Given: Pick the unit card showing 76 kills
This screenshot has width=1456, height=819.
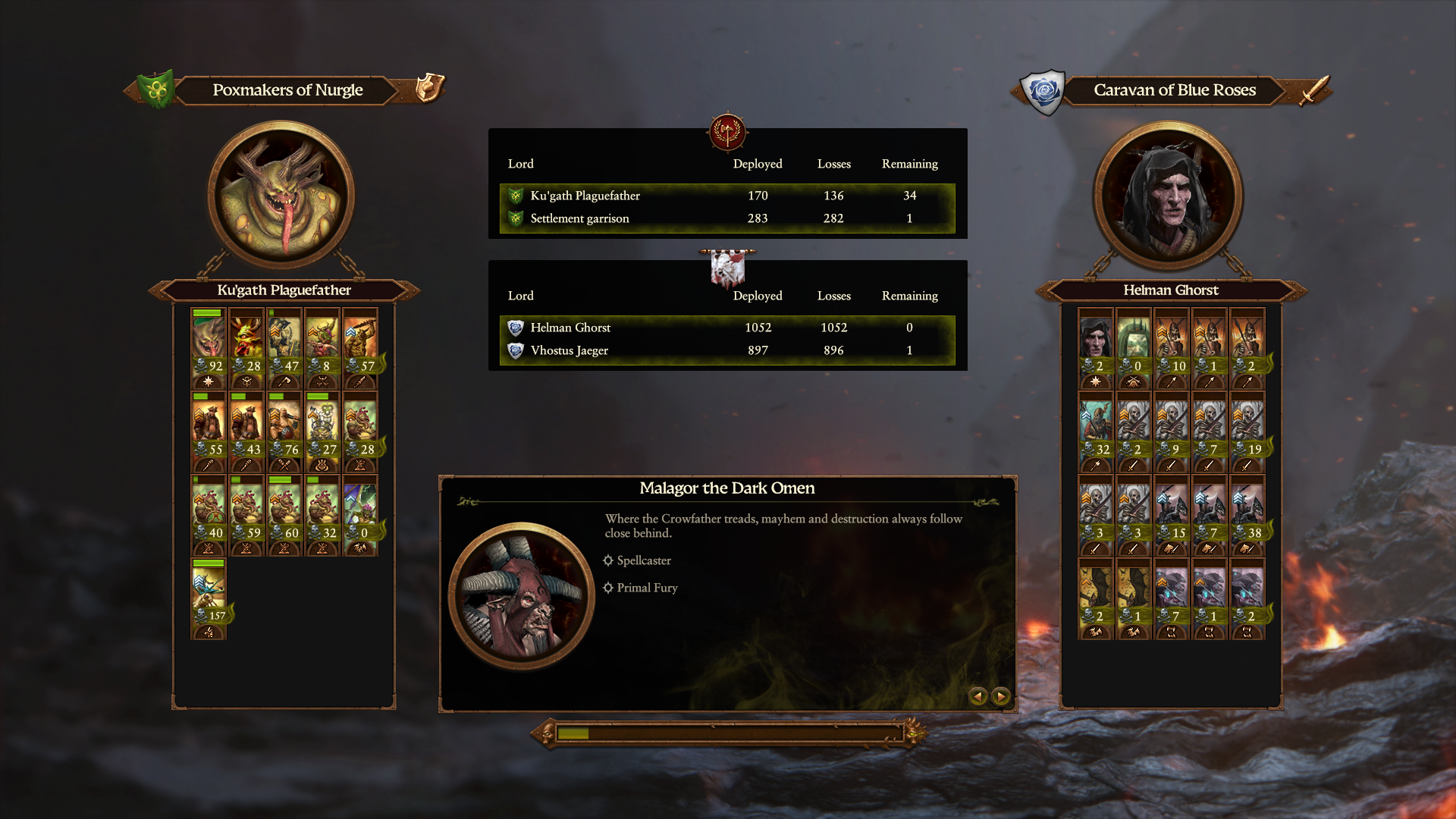Looking at the screenshot, I should click(x=284, y=431).
